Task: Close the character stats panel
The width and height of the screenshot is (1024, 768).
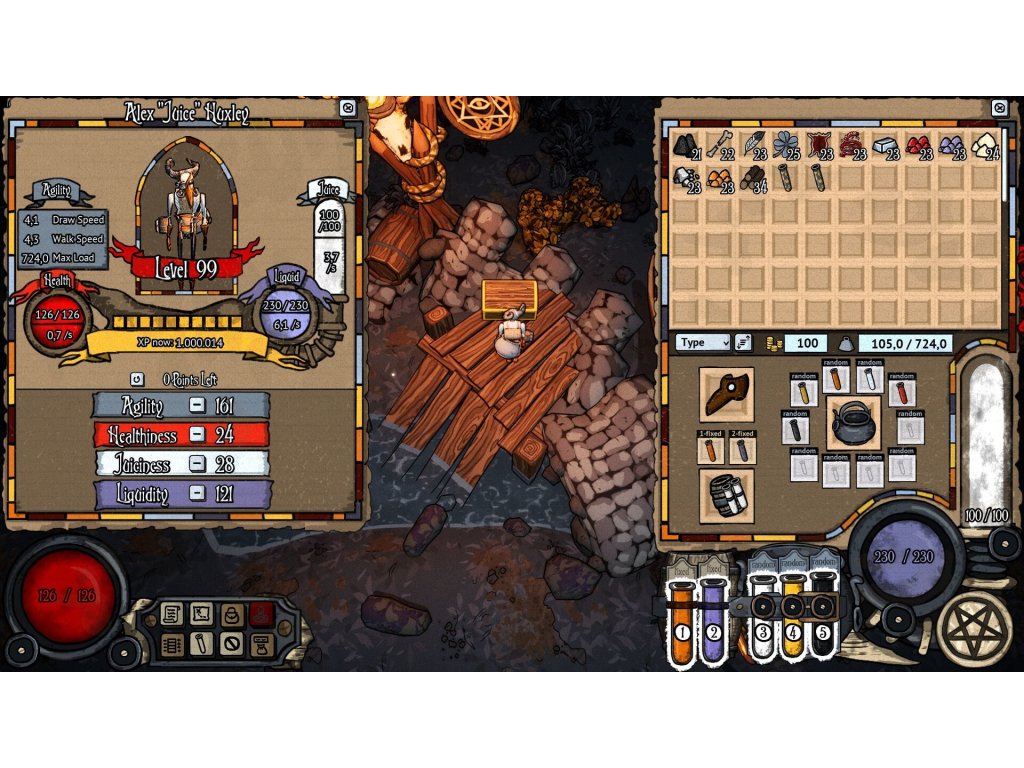Action: (347, 108)
